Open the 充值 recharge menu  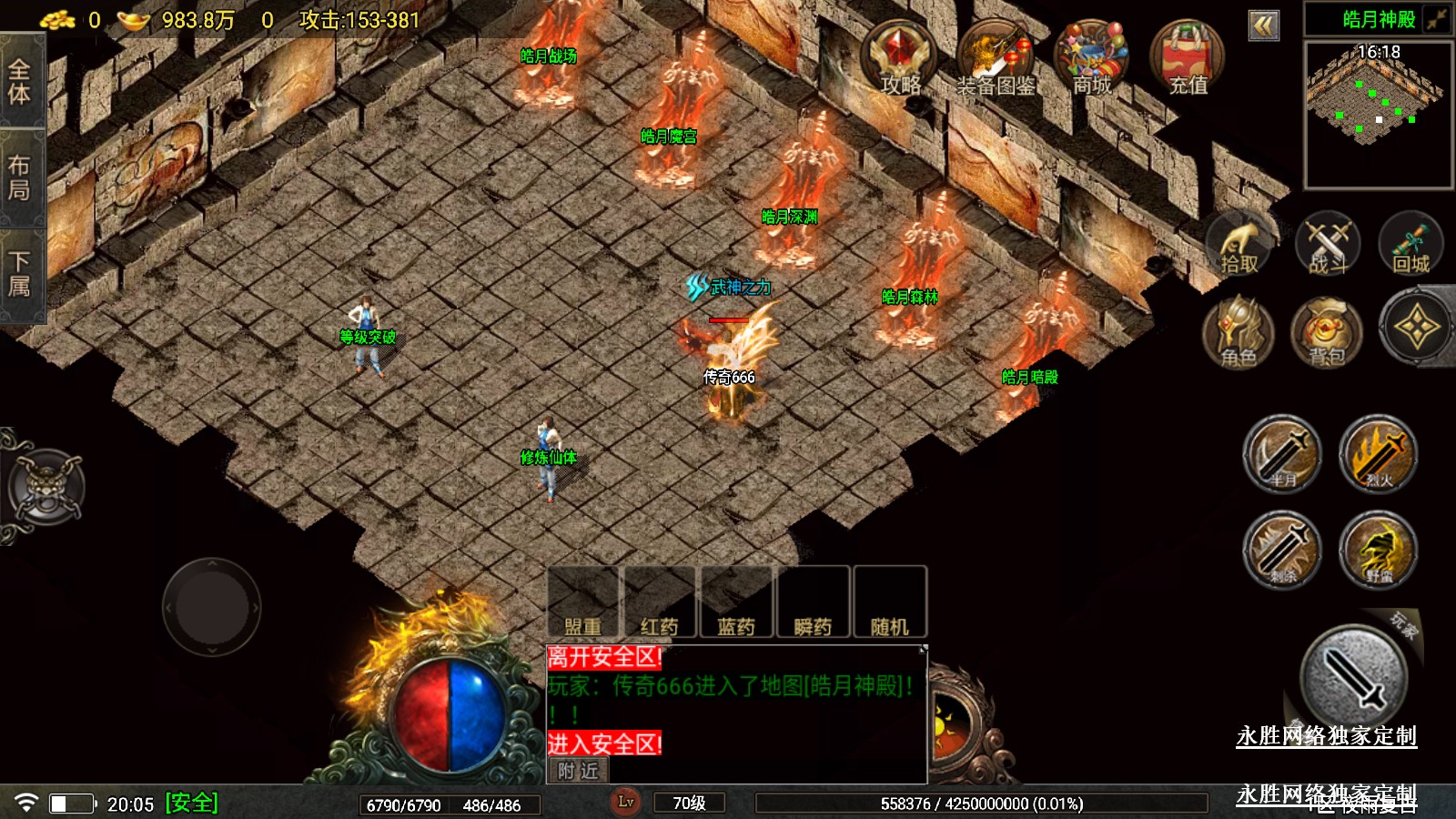[x=1188, y=58]
